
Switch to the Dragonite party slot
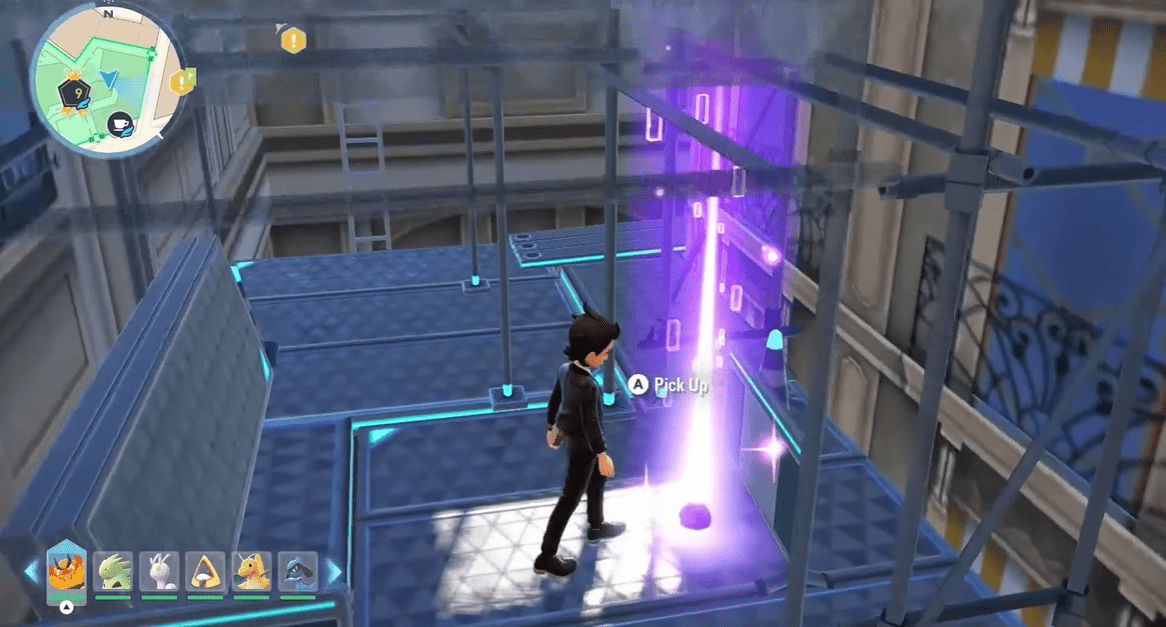point(251,571)
